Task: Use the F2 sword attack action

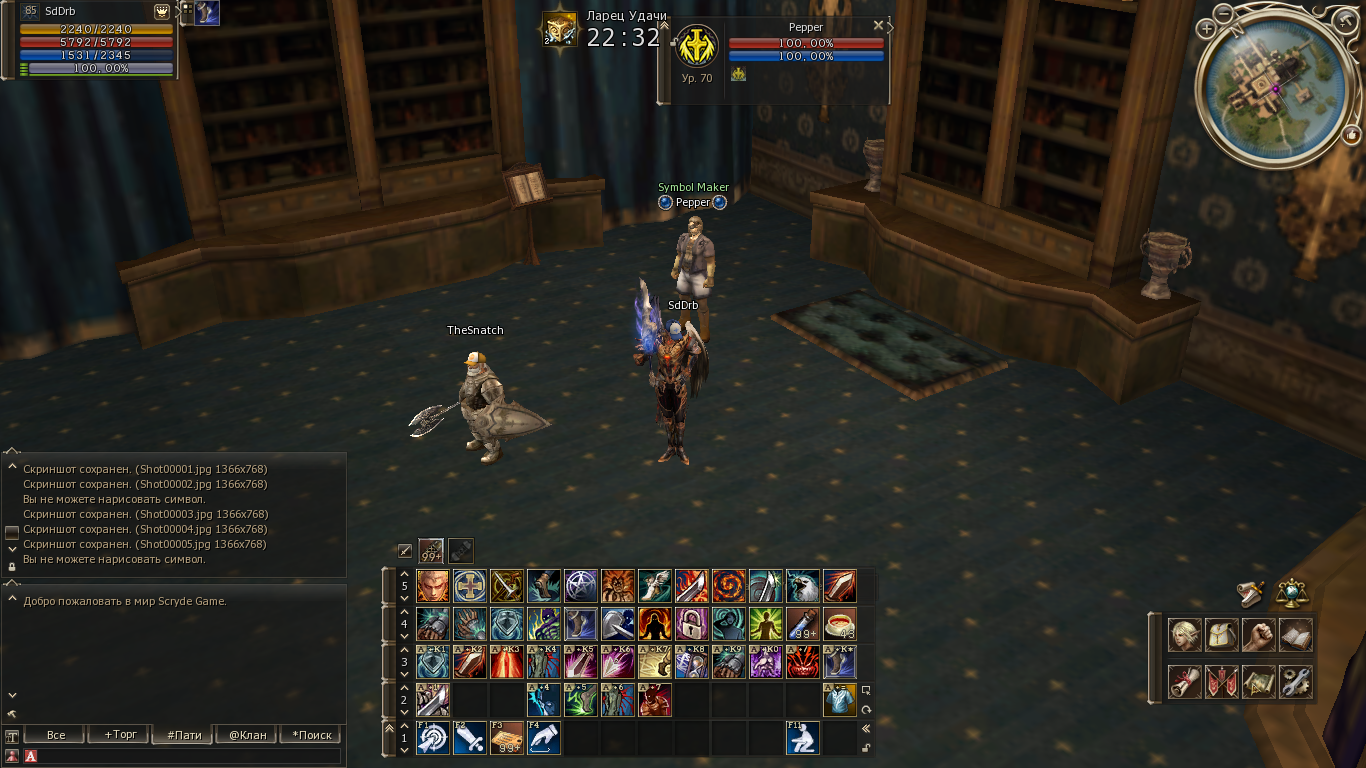Action: (x=470, y=738)
